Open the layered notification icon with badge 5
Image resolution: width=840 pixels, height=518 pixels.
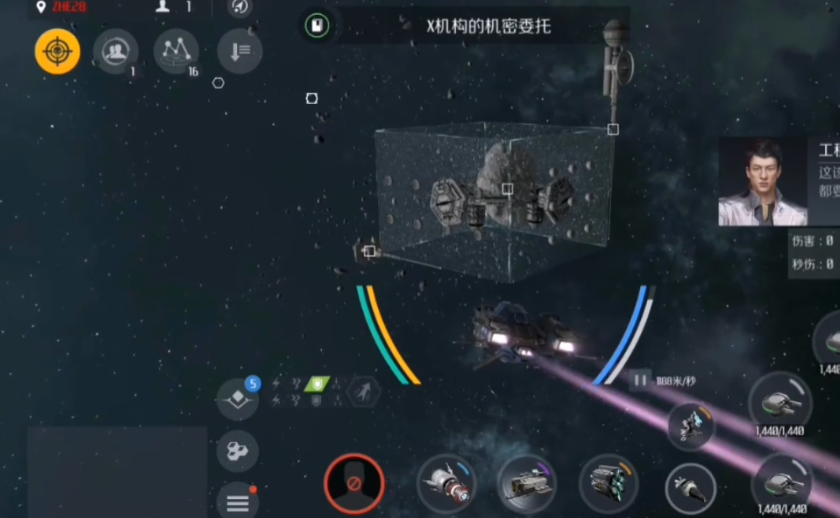click(x=238, y=399)
